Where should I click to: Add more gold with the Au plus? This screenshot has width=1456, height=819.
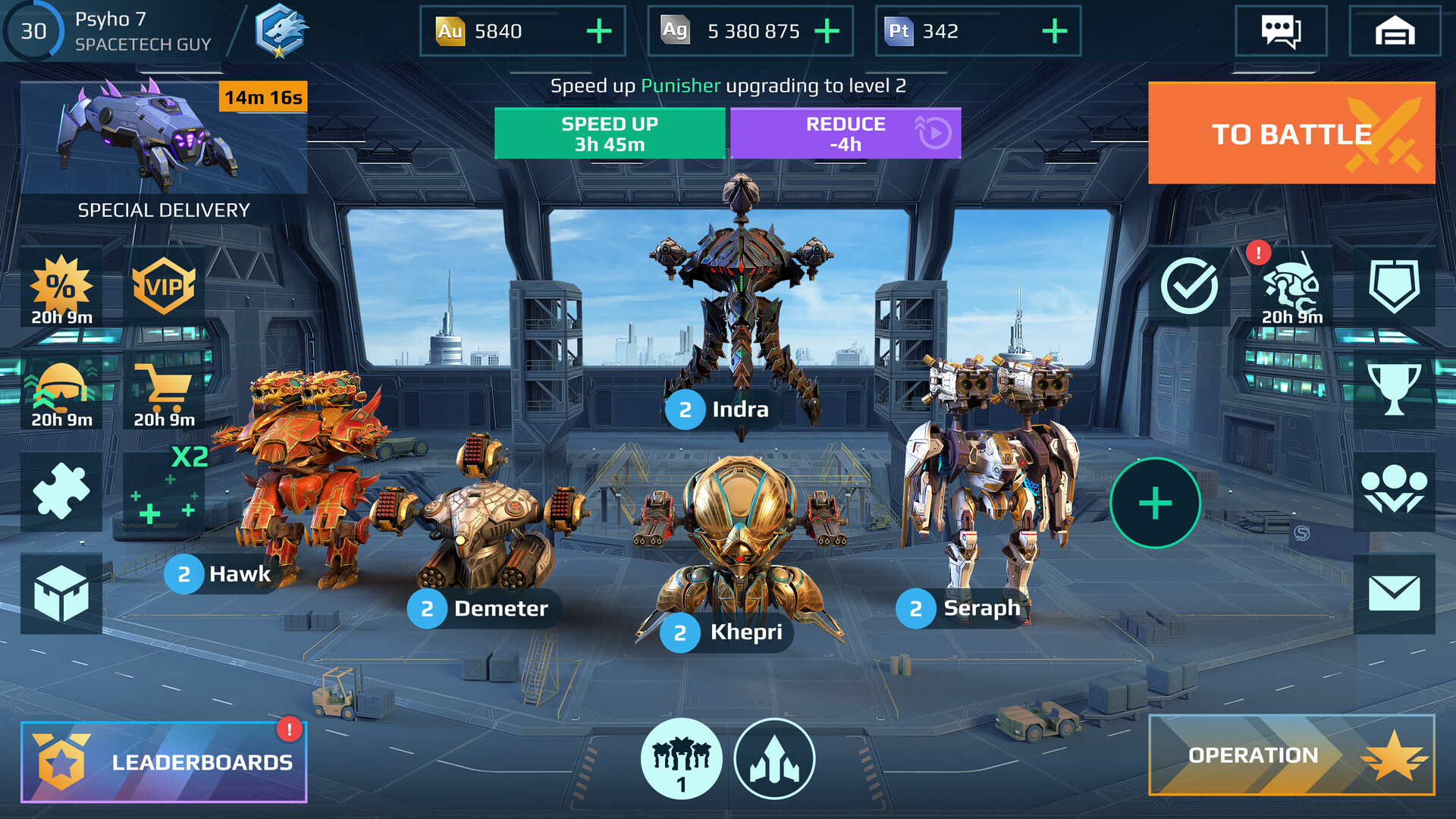(599, 31)
